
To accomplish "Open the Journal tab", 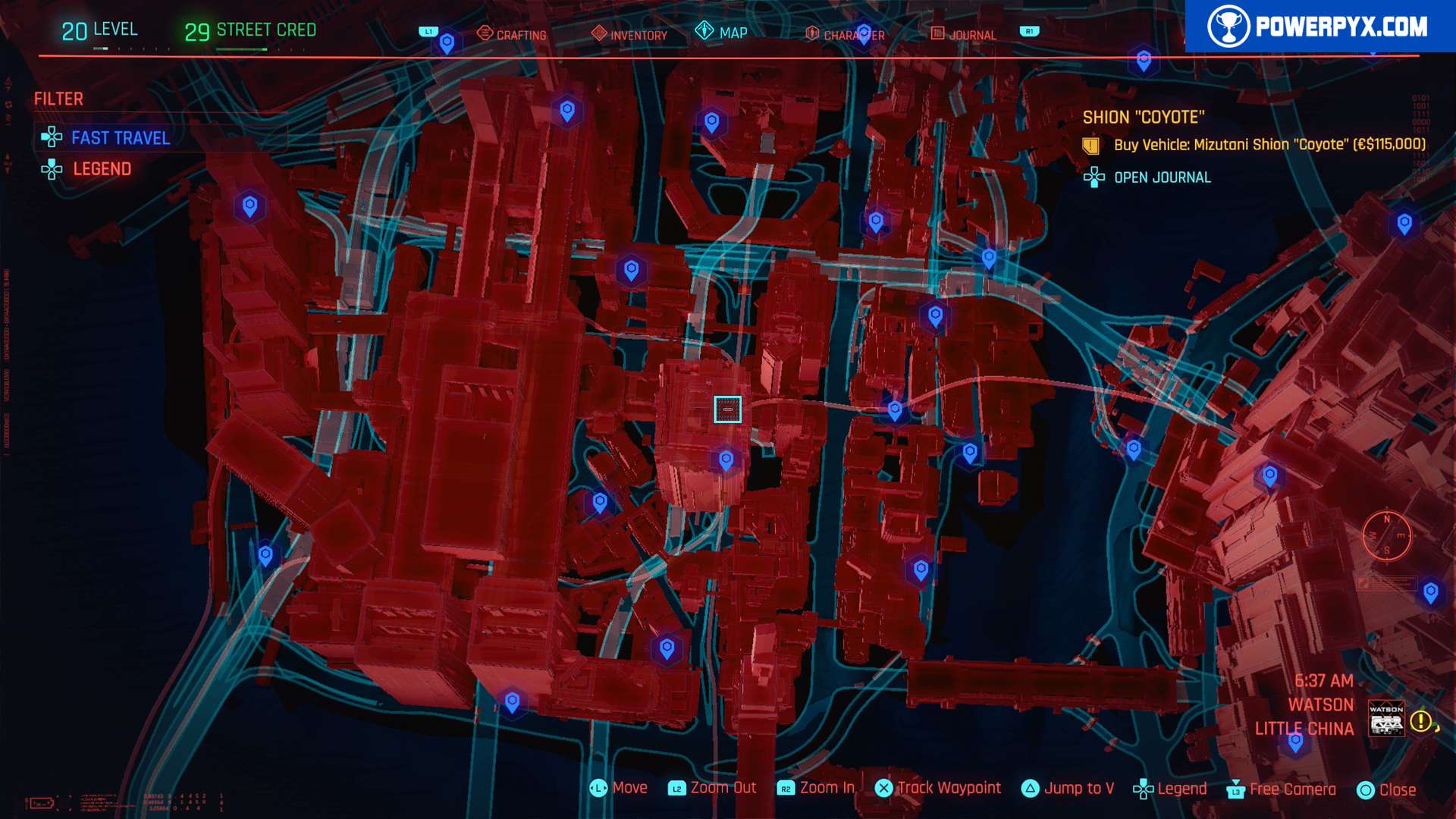I will [x=964, y=35].
